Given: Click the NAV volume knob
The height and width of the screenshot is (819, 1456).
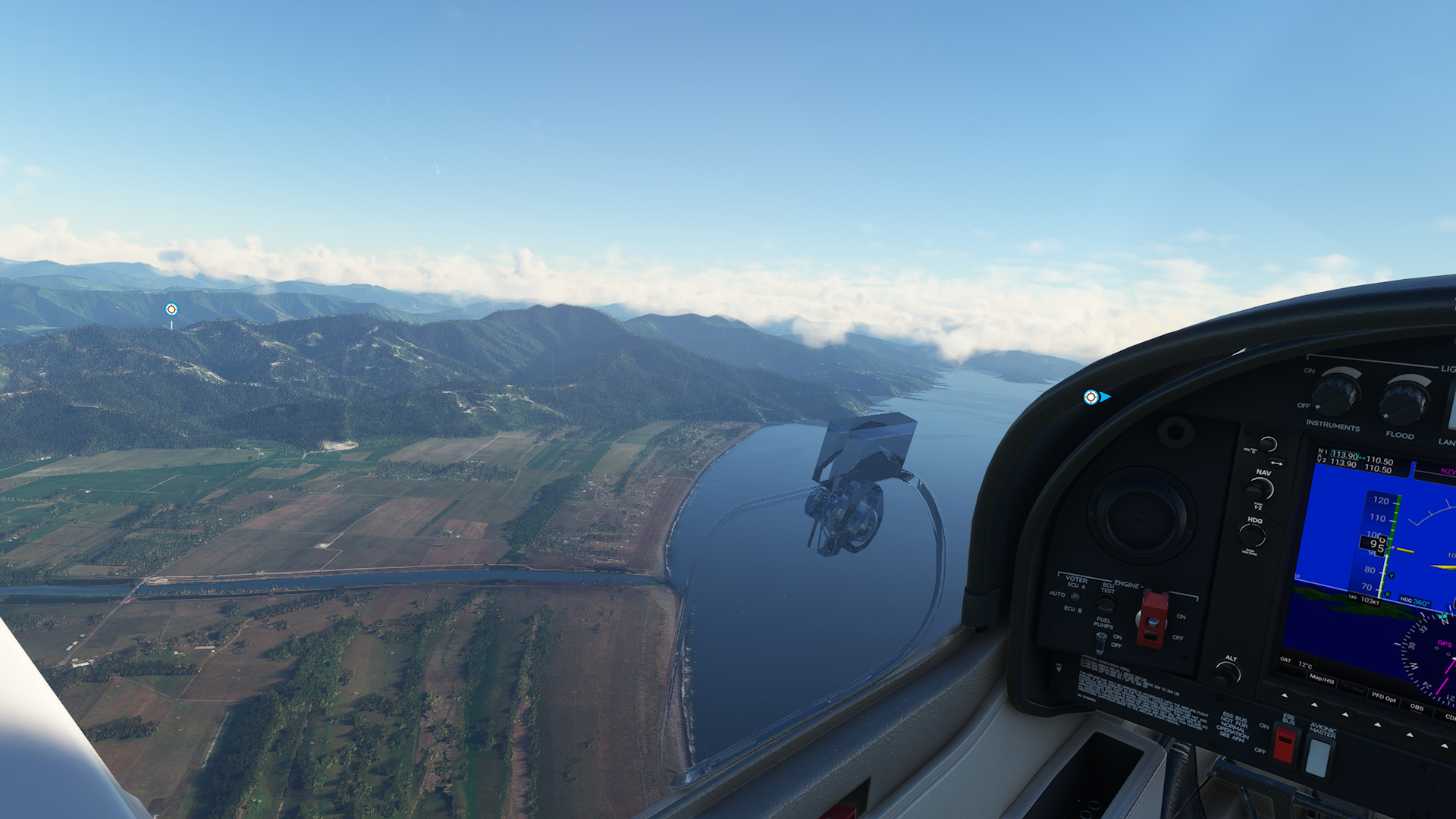Looking at the screenshot, I should (1268, 444).
